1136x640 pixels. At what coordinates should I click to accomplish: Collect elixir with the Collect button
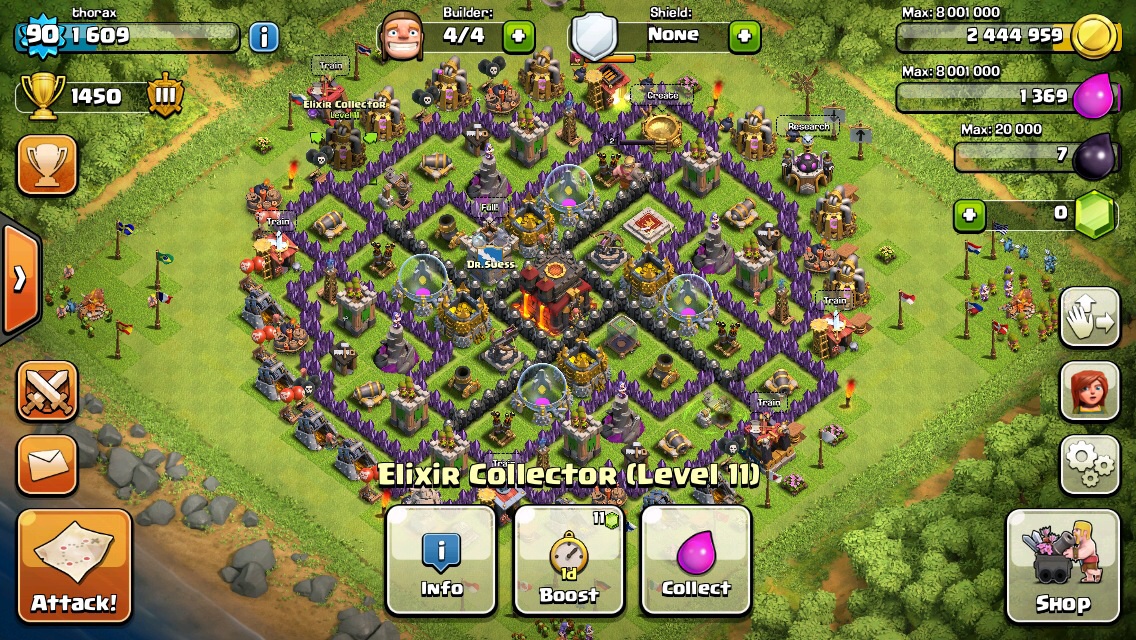696,559
